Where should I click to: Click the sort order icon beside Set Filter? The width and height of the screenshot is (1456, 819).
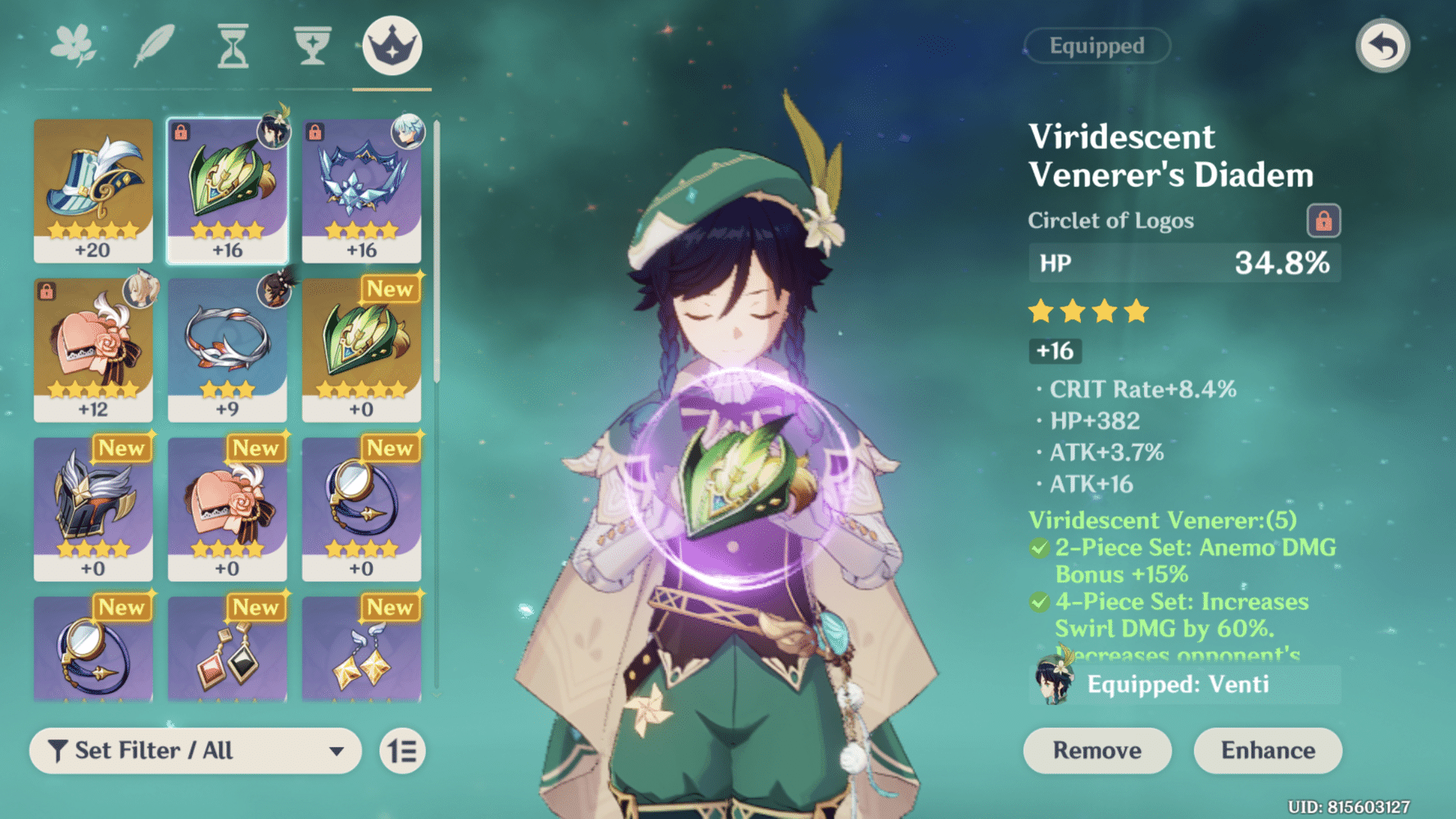click(x=400, y=750)
